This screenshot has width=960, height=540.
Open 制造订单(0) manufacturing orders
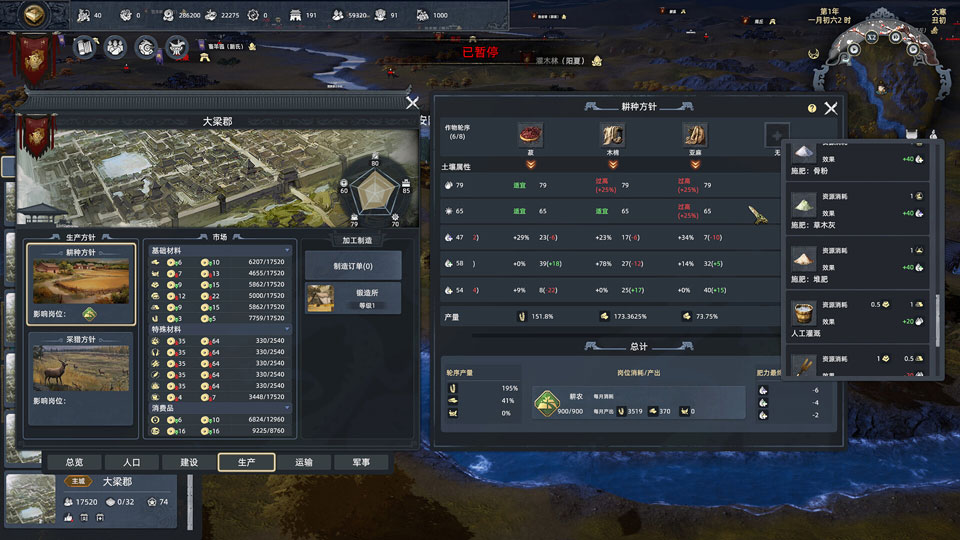pyautogui.click(x=353, y=265)
